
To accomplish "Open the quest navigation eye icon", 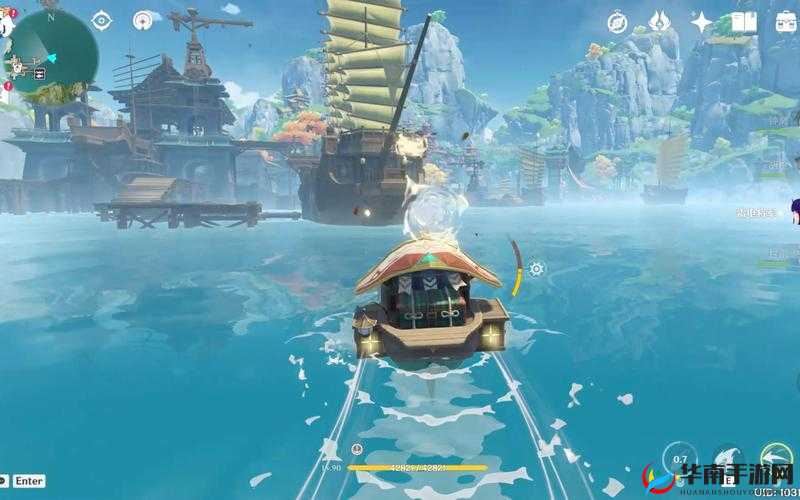I will coord(102,20).
